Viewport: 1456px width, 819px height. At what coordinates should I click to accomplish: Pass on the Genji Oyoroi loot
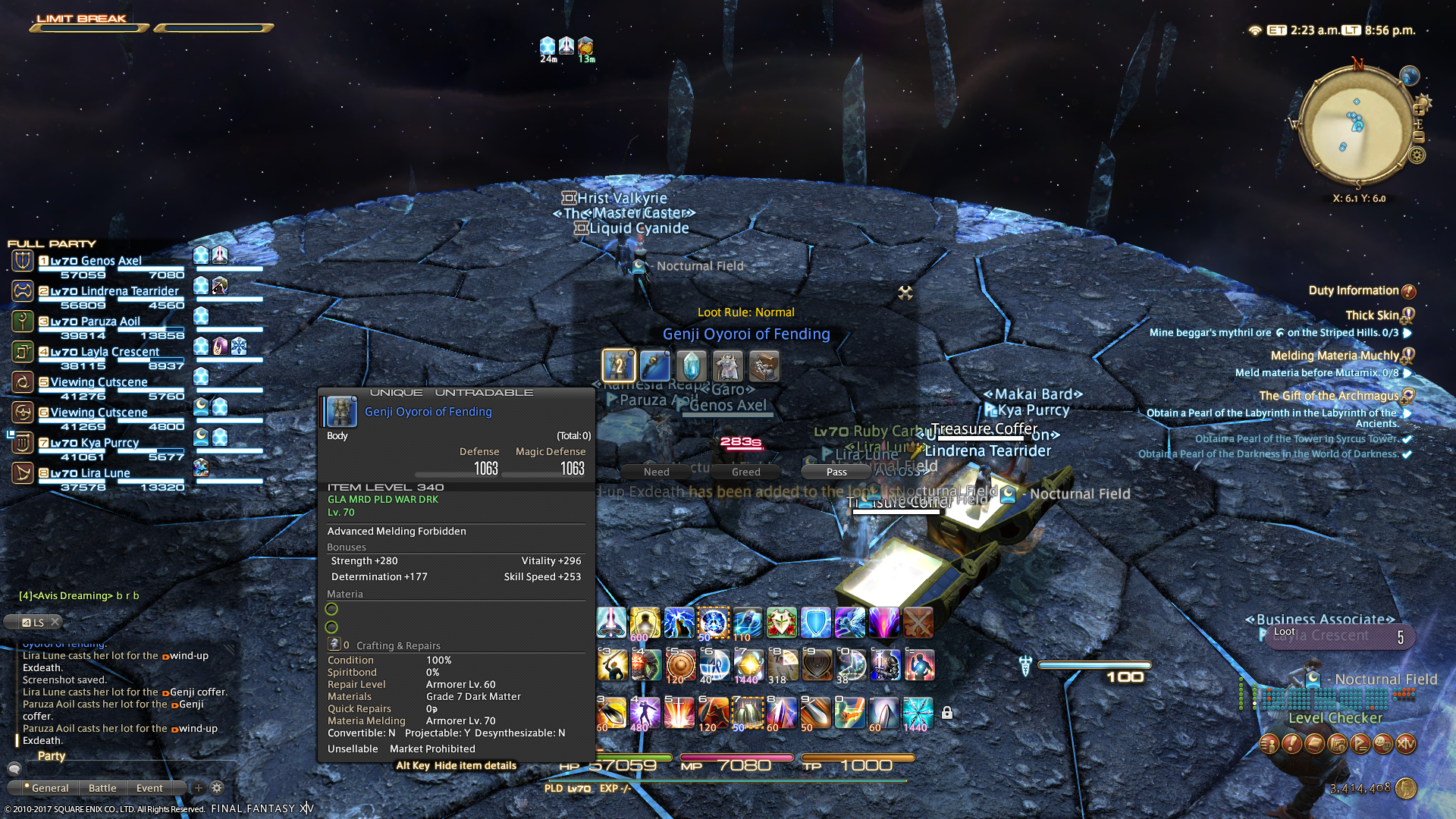836,472
